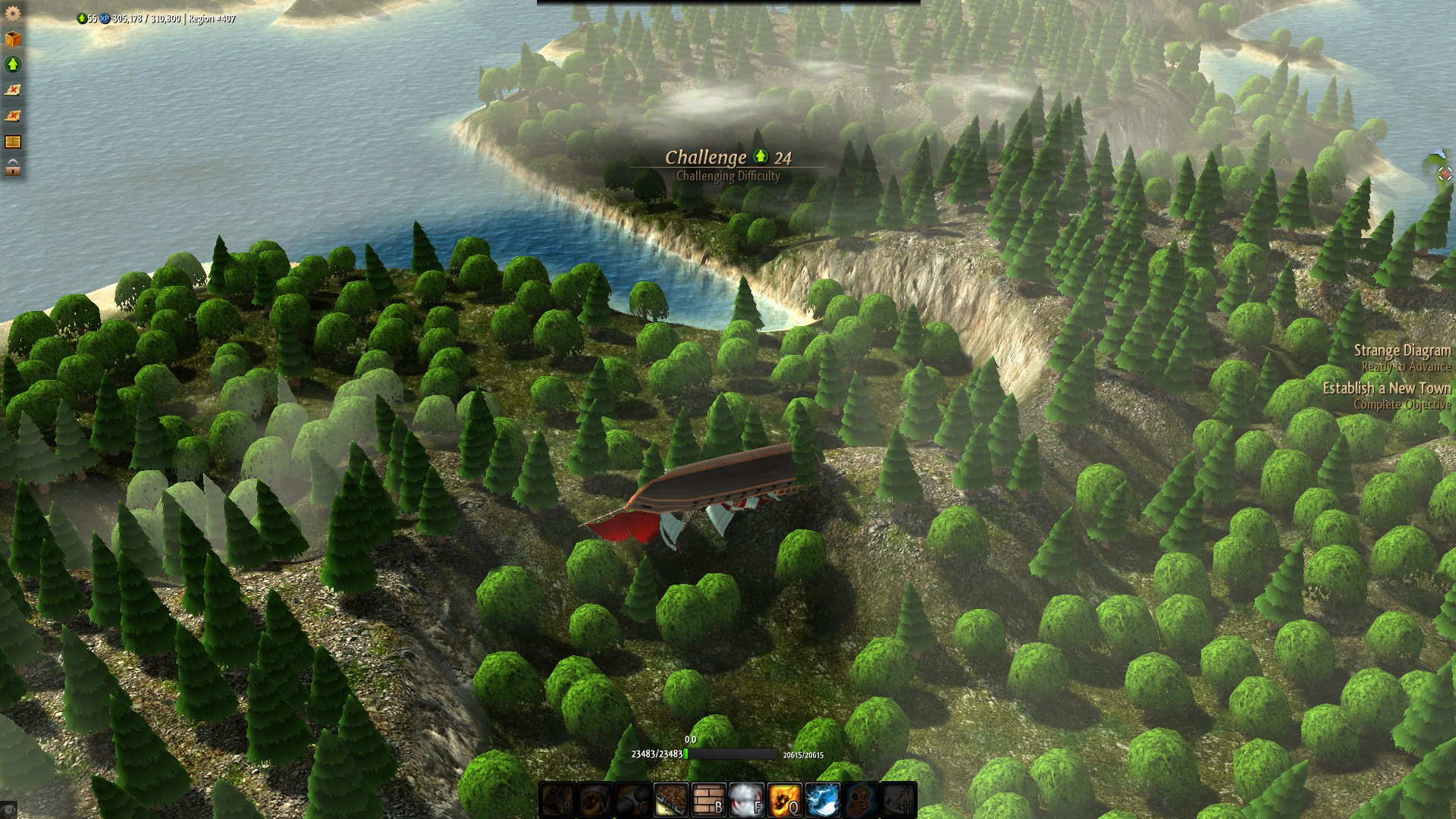
Task: Select the brick wall tool in slot B
Action: click(708, 800)
